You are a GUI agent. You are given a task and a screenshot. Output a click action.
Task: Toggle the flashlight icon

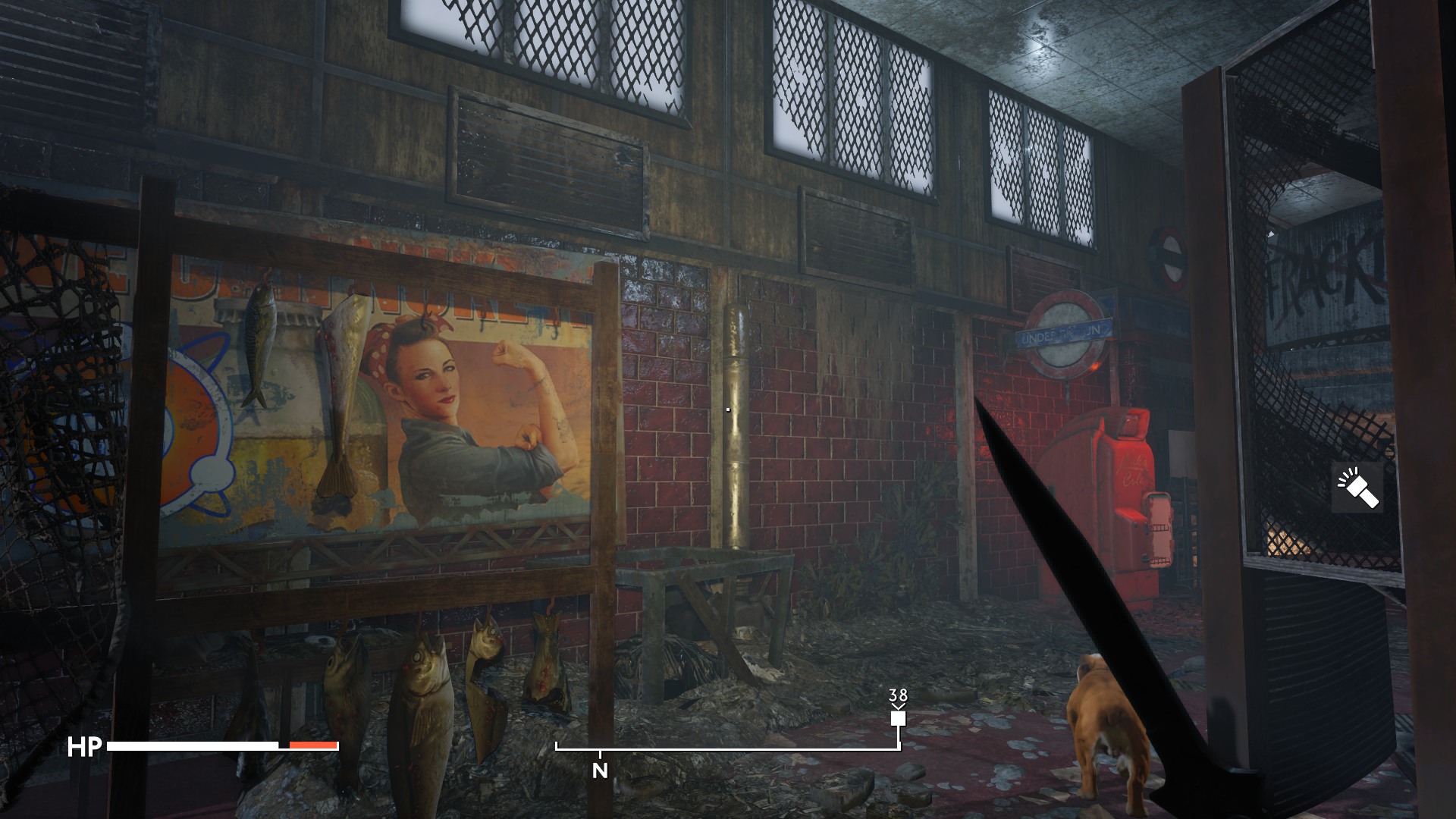point(1357,489)
